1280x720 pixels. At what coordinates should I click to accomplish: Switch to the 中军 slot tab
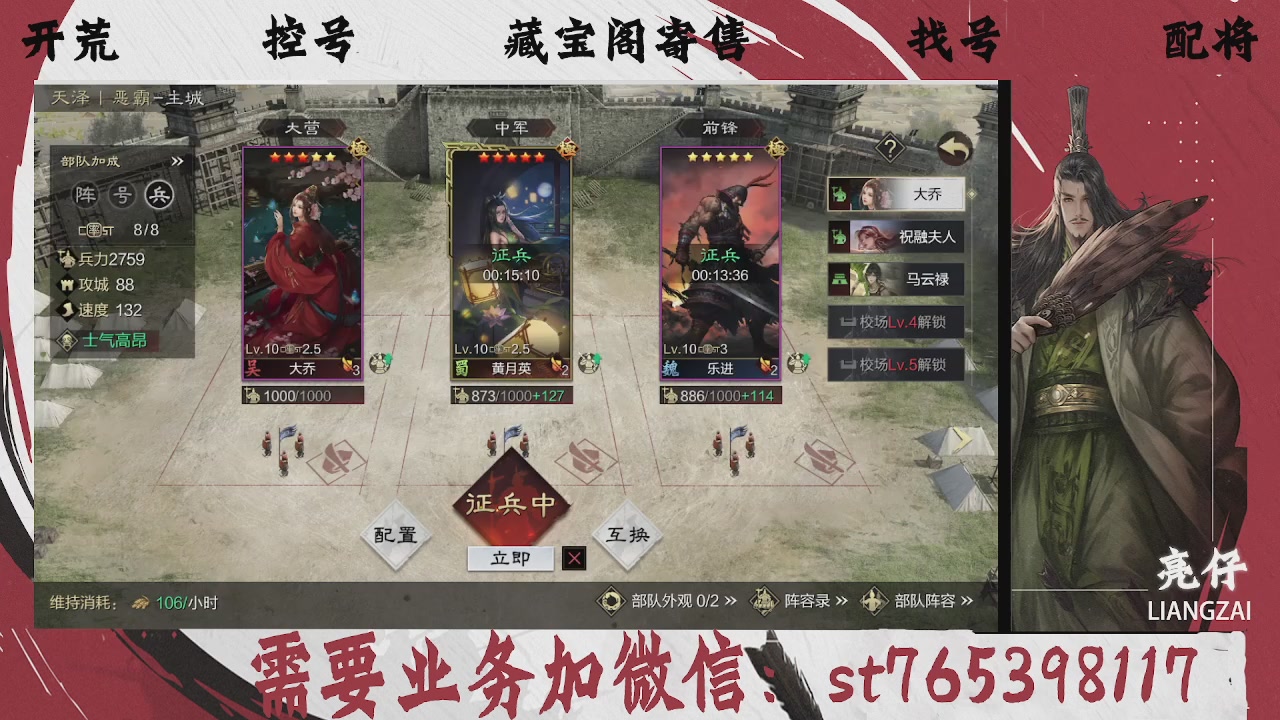pos(512,126)
